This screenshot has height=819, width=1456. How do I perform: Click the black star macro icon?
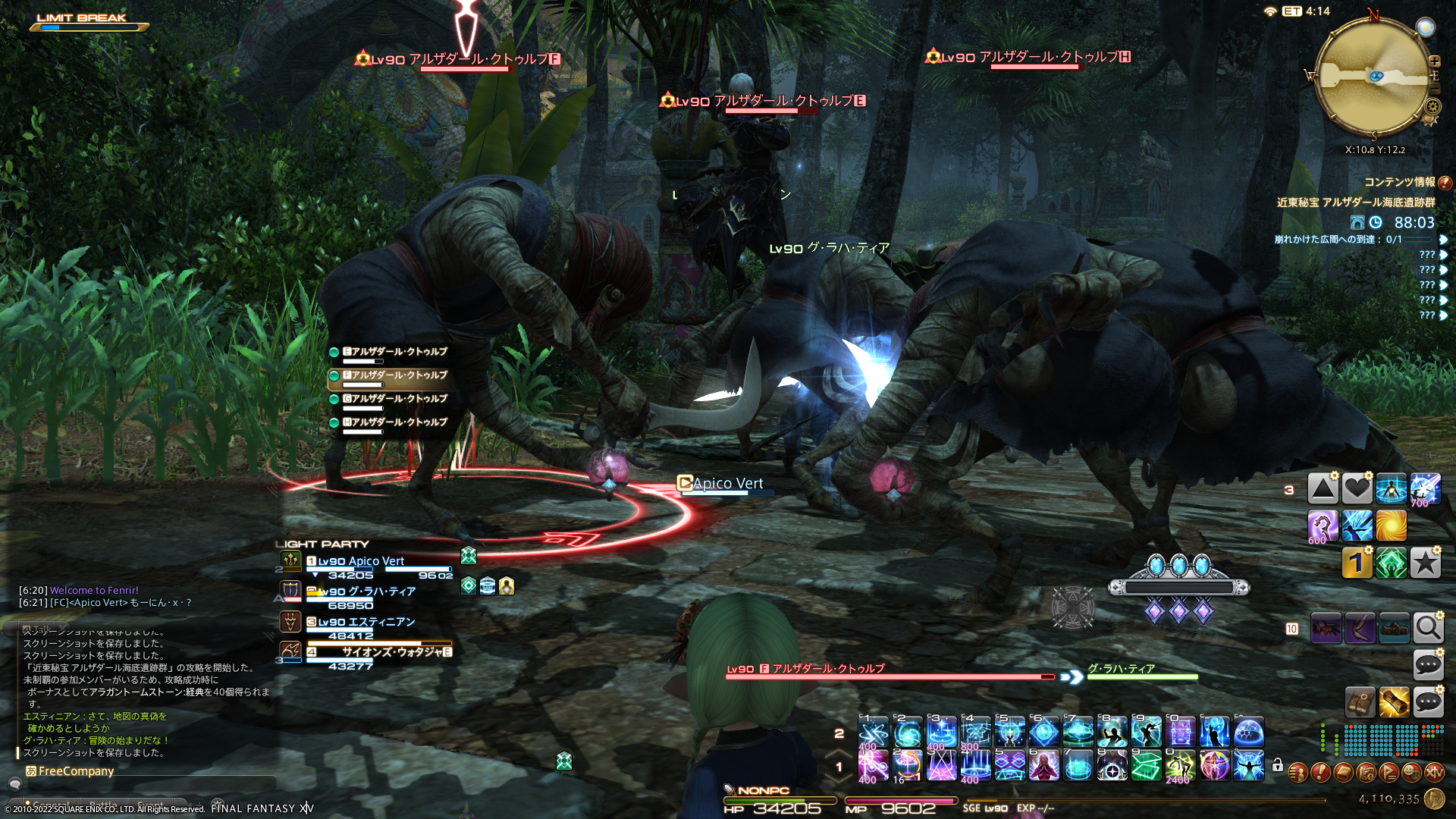click(x=1425, y=563)
